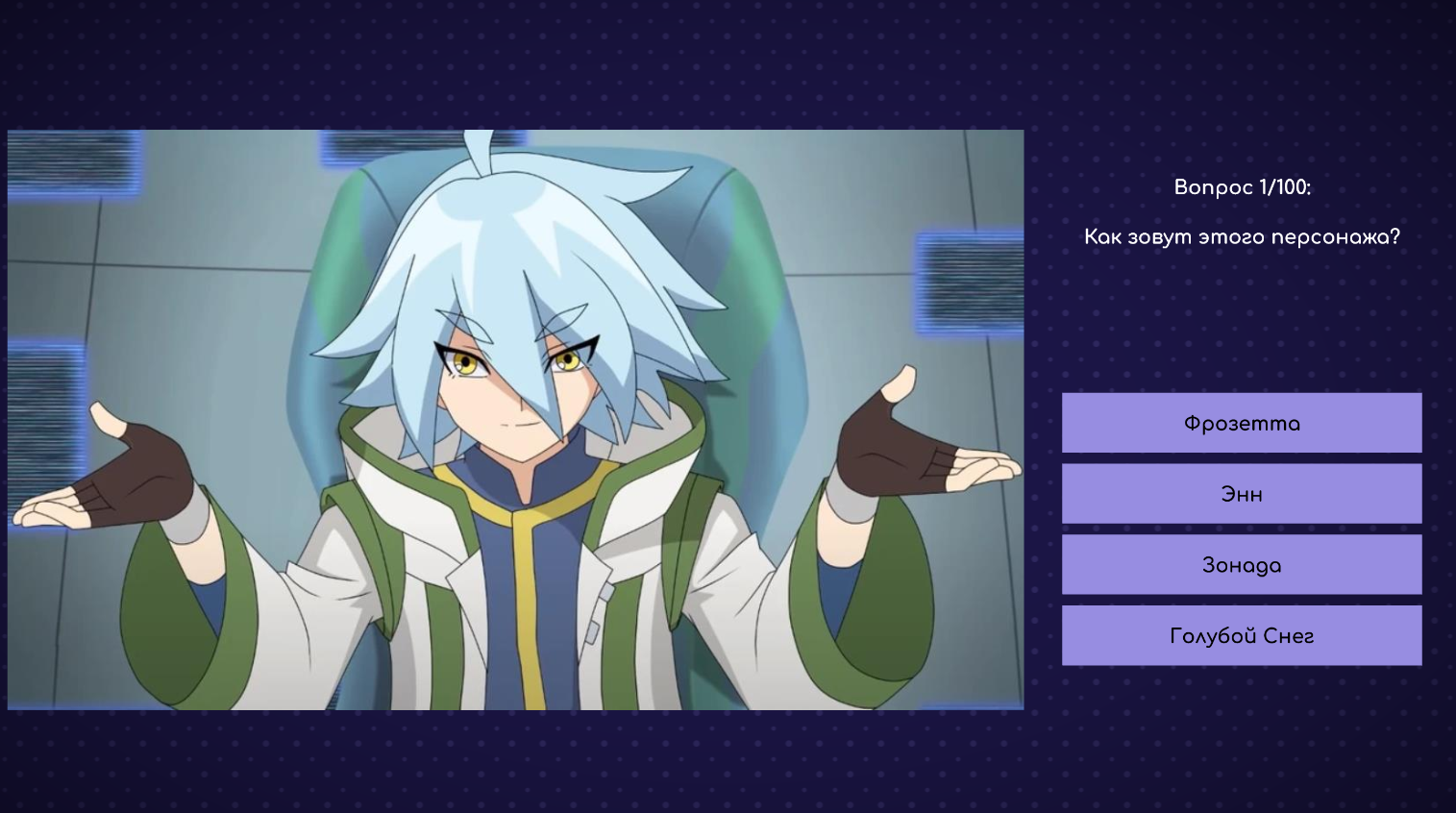Image resolution: width=1456 pixels, height=813 pixels.
Task: Click the question text "Как зовут этого персонажа?"
Action: coord(1242,235)
